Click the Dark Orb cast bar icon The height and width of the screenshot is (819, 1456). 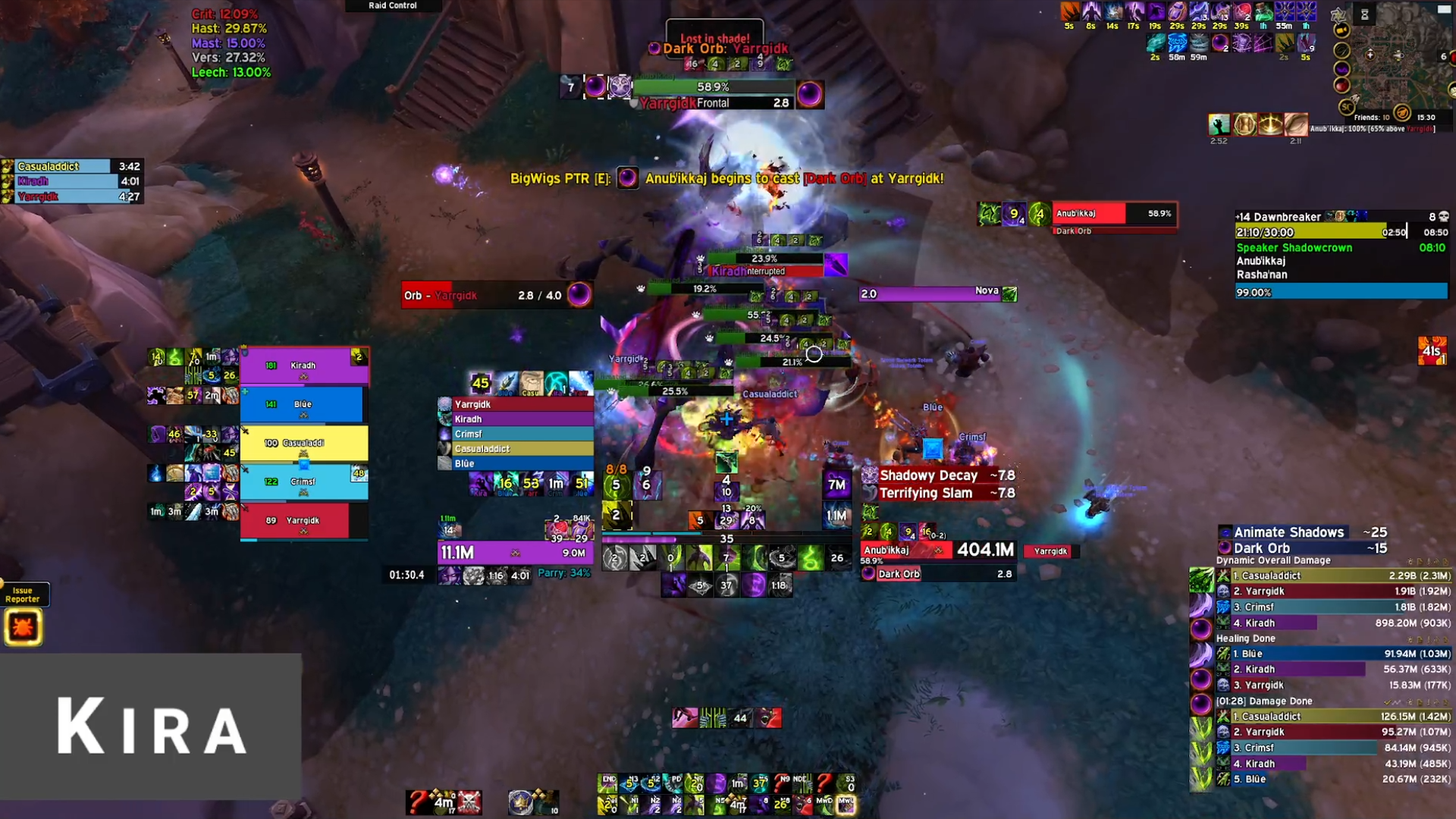[x=868, y=574]
